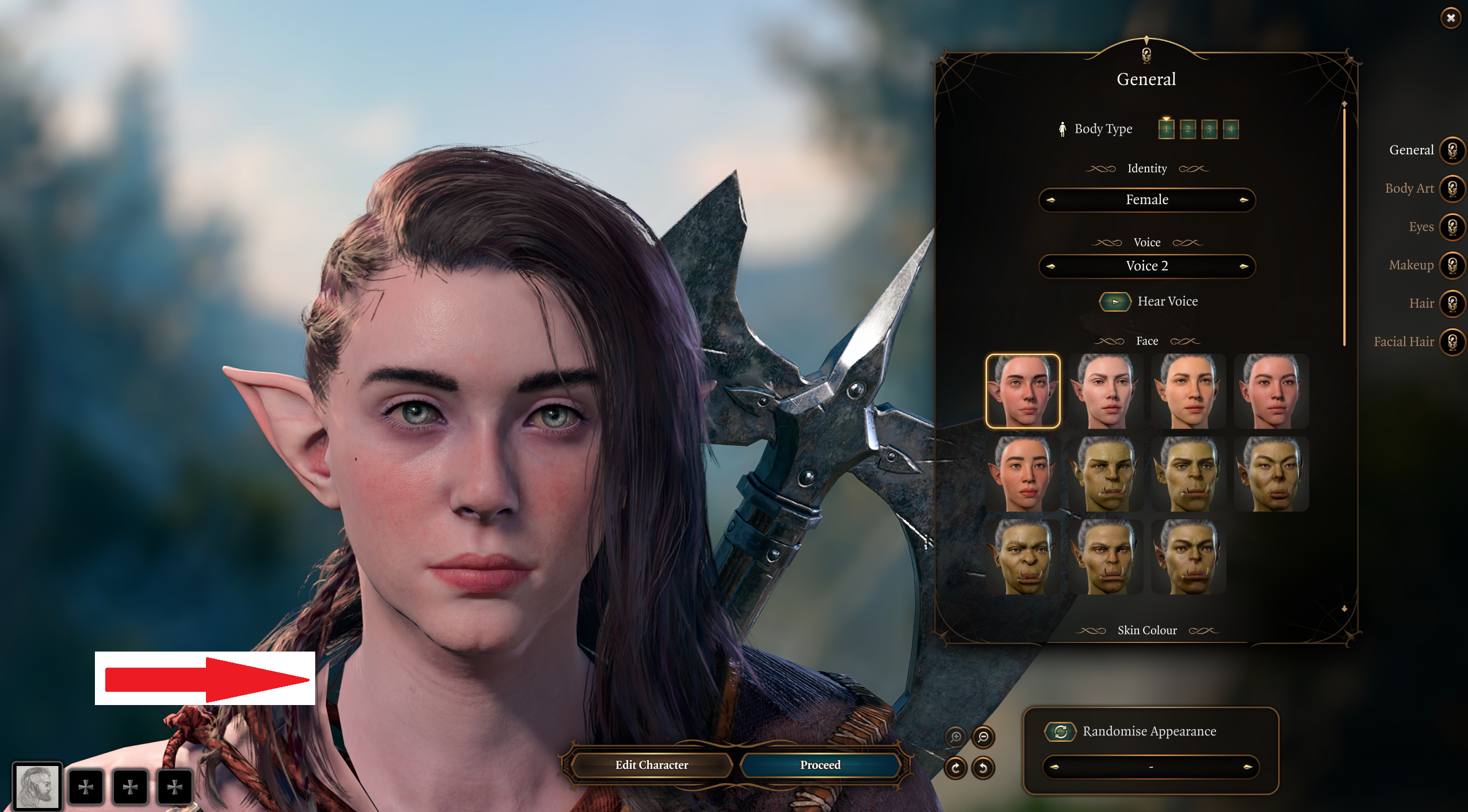This screenshot has width=1468, height=812.
Task: Close the character appearance screen
Action: coord(1451,18)
